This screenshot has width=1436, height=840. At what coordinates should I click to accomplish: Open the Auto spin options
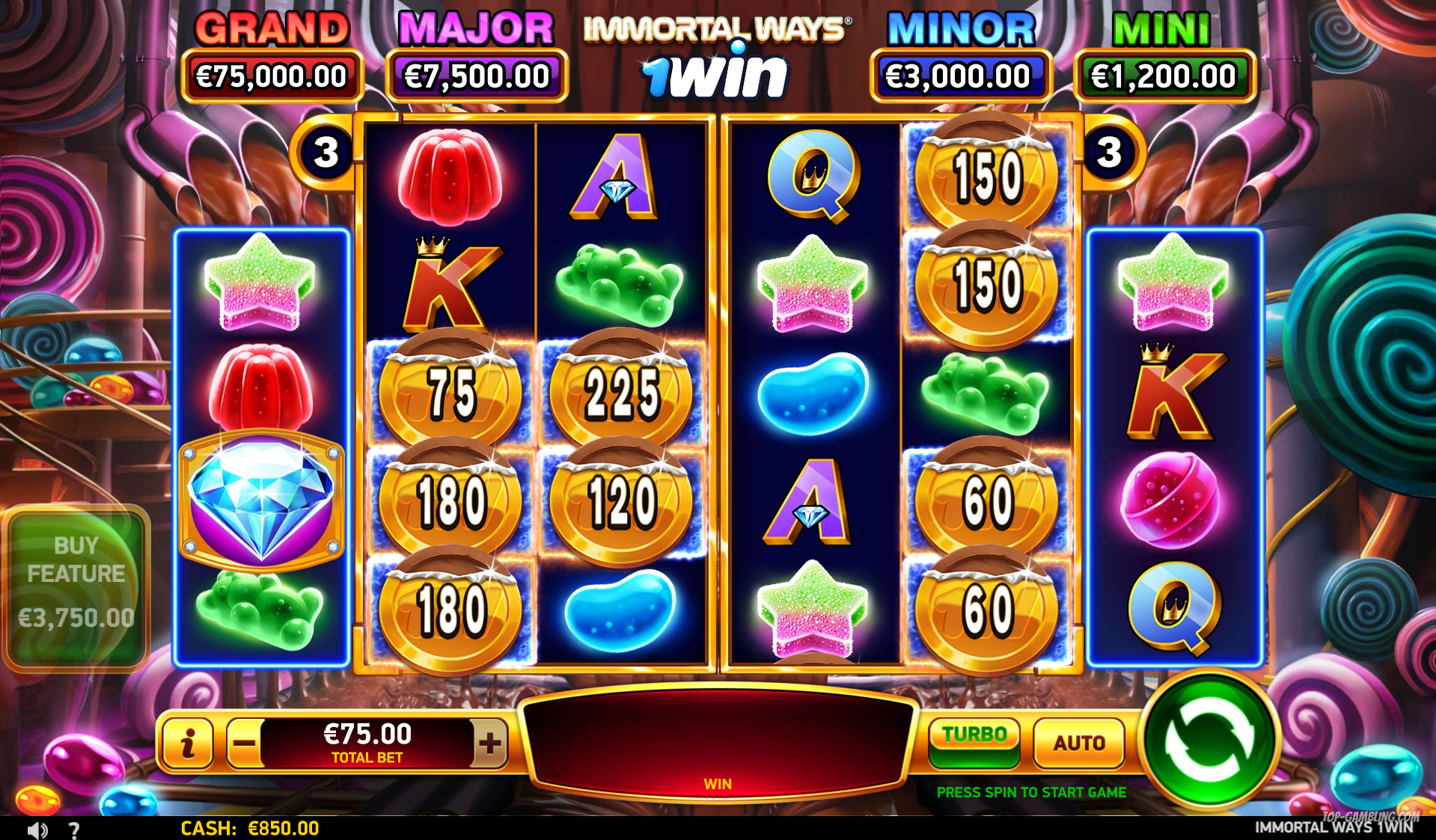tap(1078, 743)
